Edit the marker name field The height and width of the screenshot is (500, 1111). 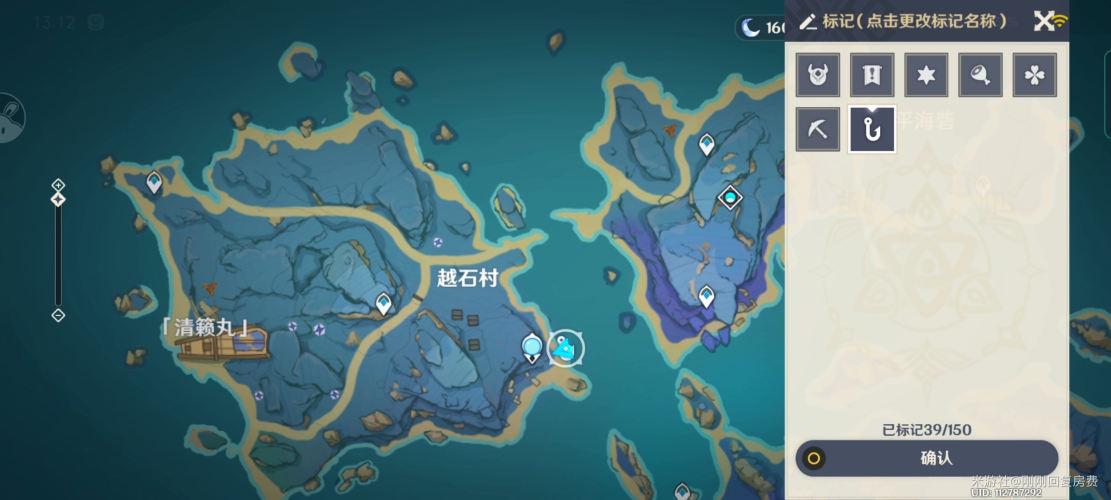914,21
